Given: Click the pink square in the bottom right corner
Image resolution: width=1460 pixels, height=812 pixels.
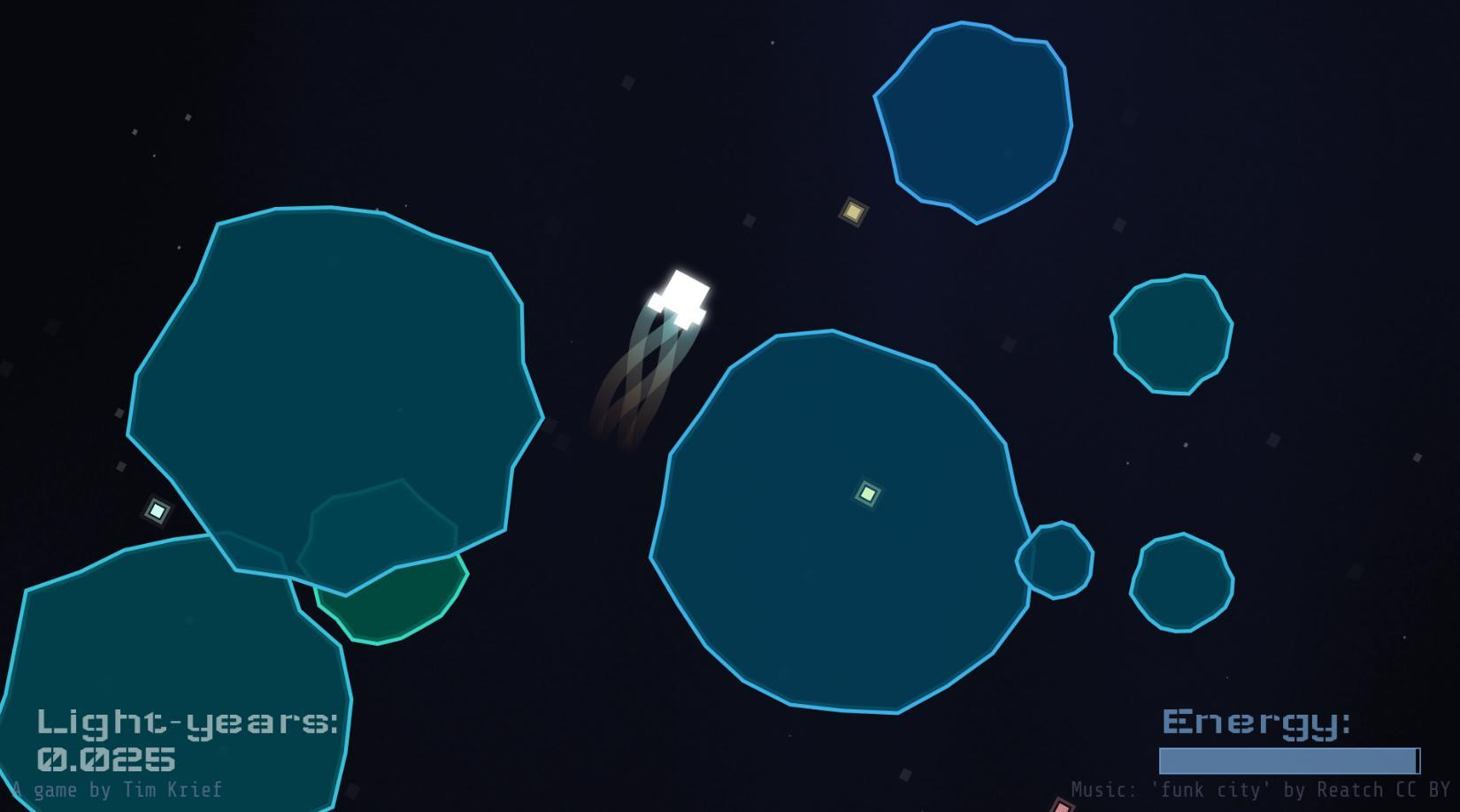Looking at the screenshot, I should [1061, 807].
